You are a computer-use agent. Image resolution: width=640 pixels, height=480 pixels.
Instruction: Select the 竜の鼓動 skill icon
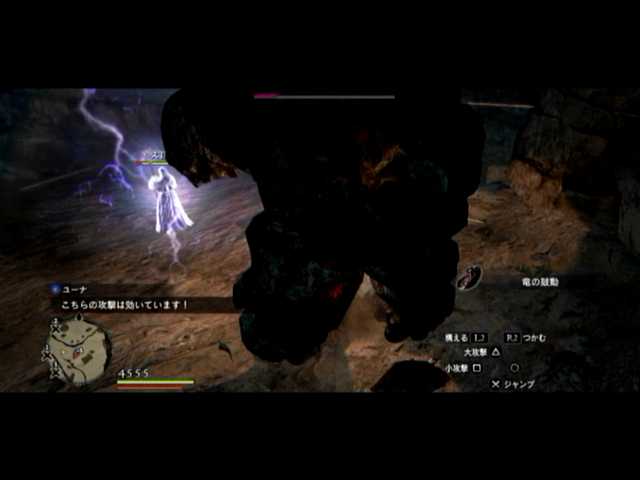pyautogui.click(x=471, y=278)
